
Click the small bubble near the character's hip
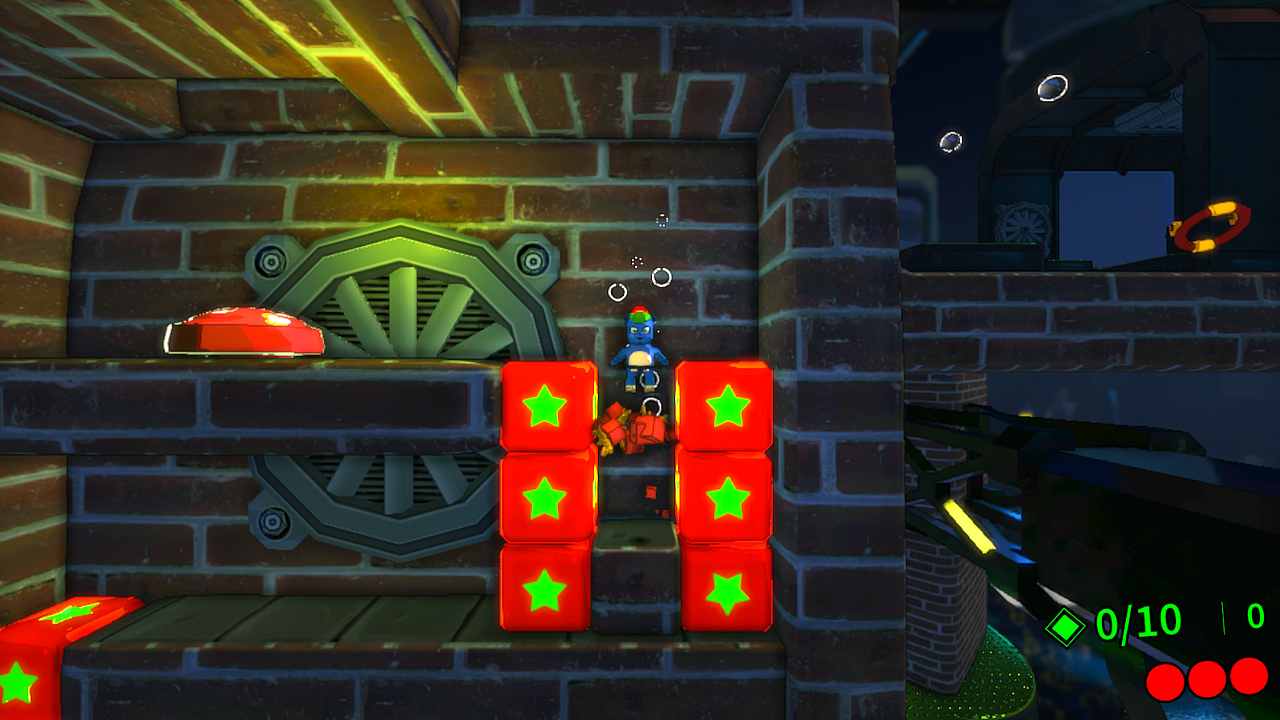pos(647,378)
